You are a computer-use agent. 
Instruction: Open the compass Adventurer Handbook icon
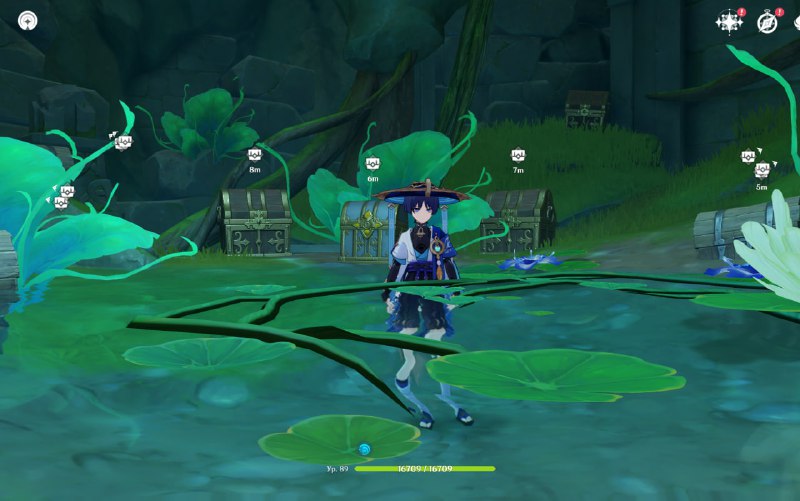[767, 22]
